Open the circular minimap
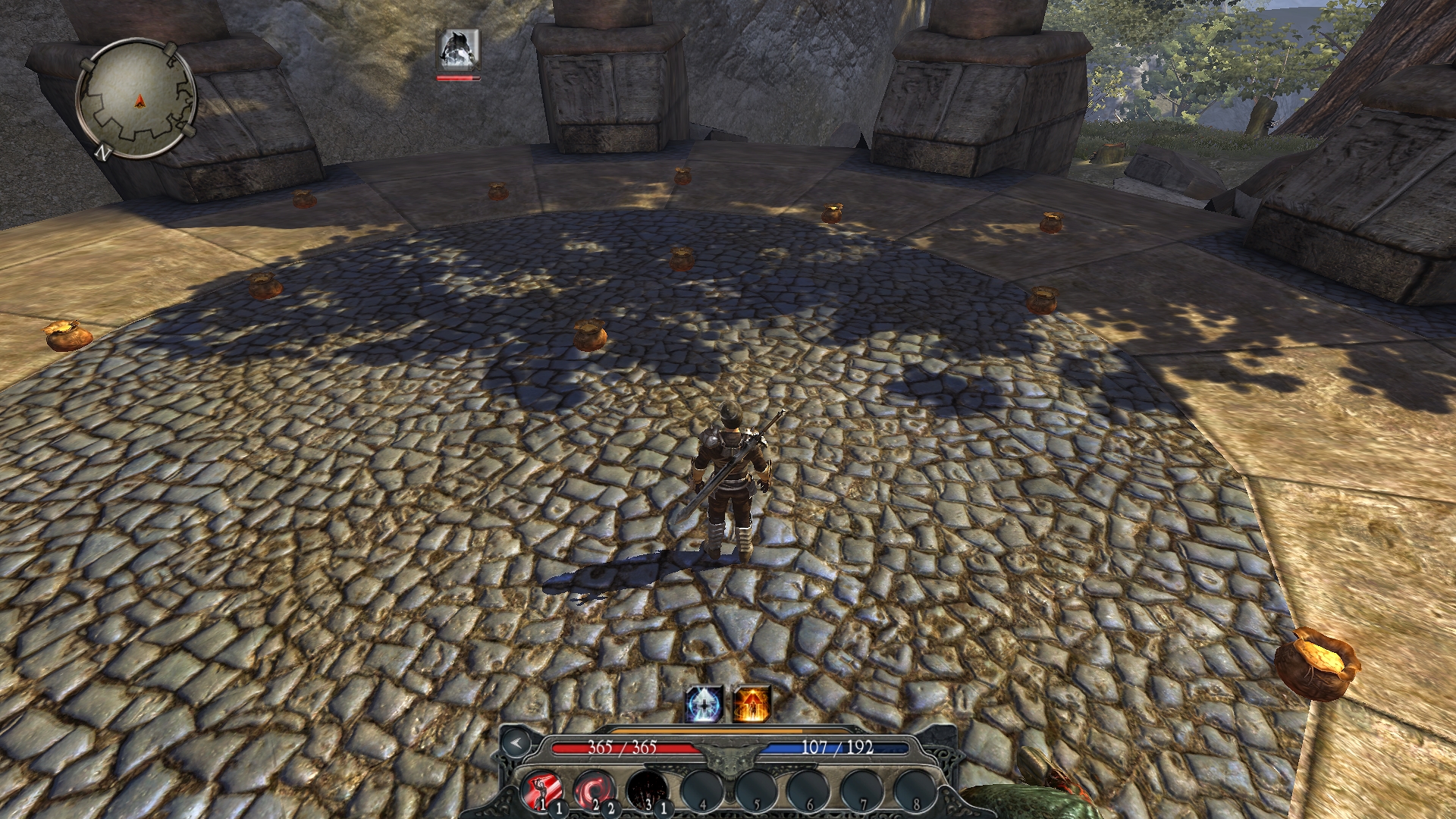The image size is (1456, 819). click(x=137, y=99)
